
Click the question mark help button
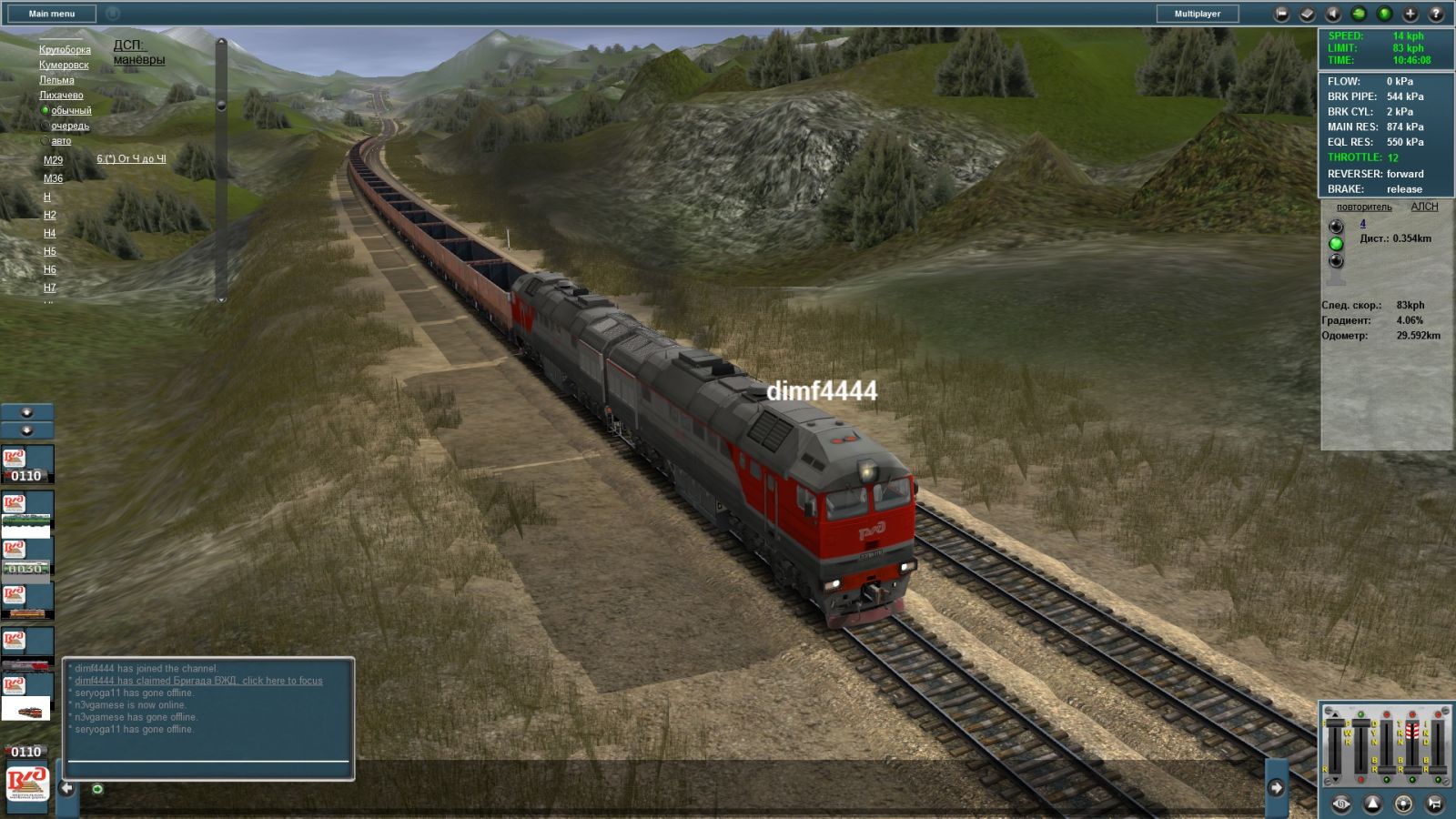pyautogui.click(x=1436, y=14)
